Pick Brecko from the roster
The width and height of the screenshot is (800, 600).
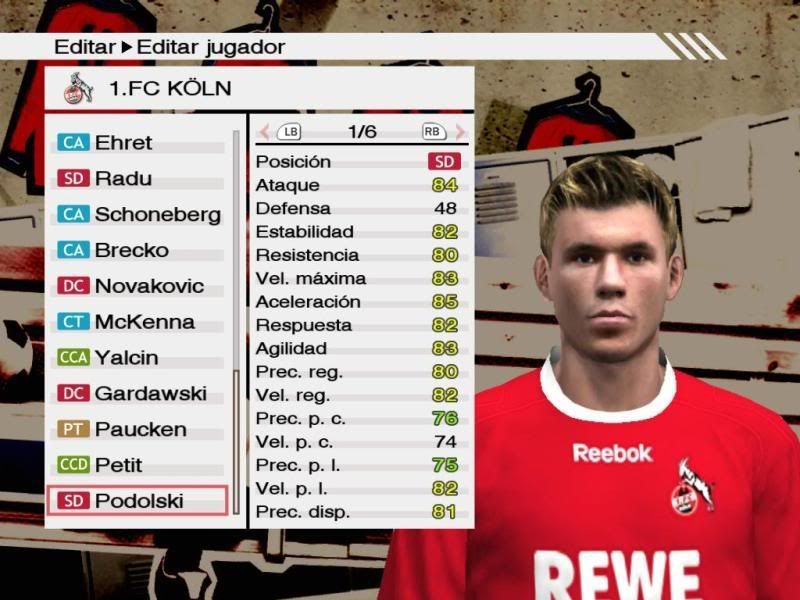[x=138, y=251]
